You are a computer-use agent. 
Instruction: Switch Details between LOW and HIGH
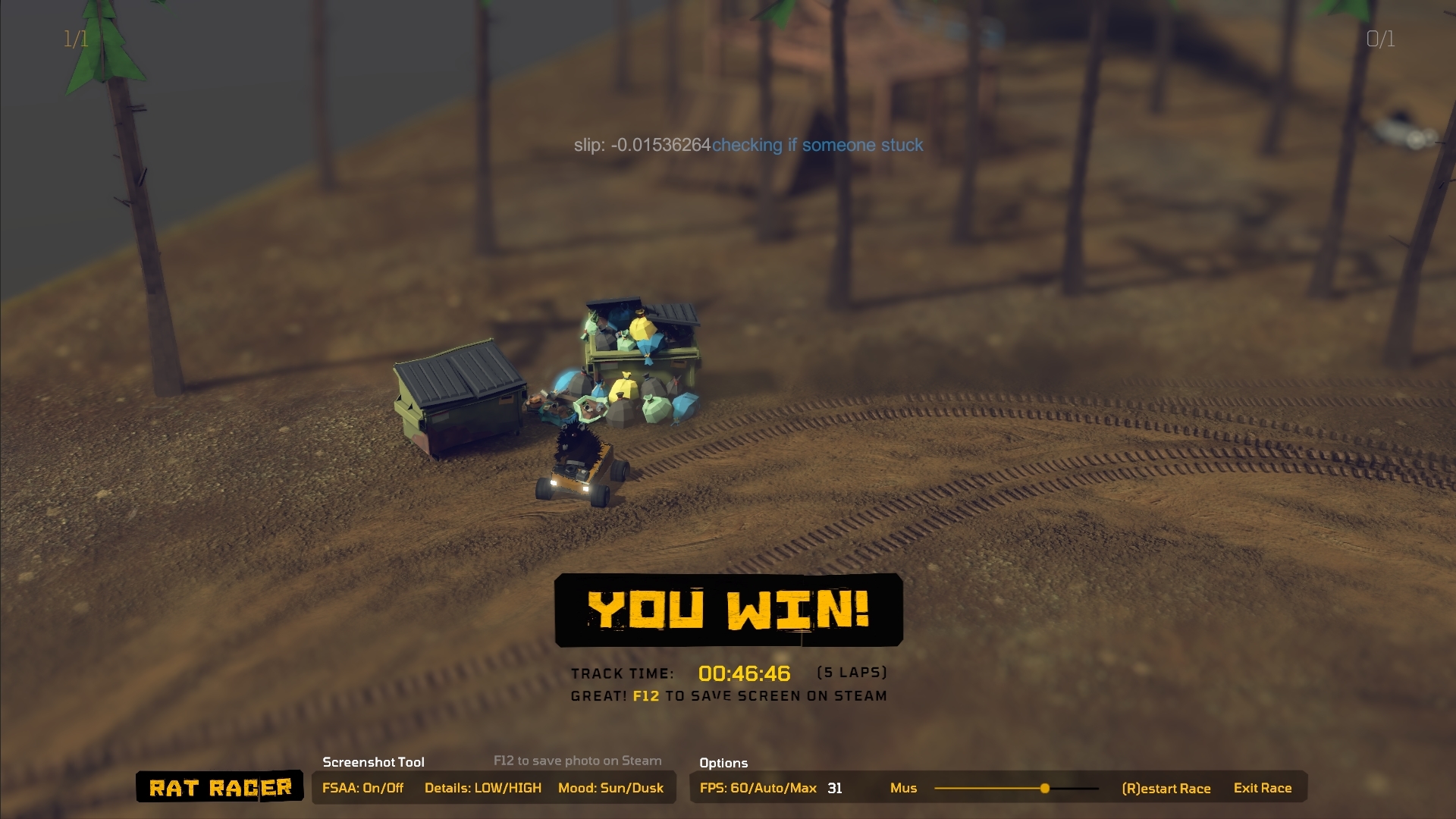(x=483, y=788)
